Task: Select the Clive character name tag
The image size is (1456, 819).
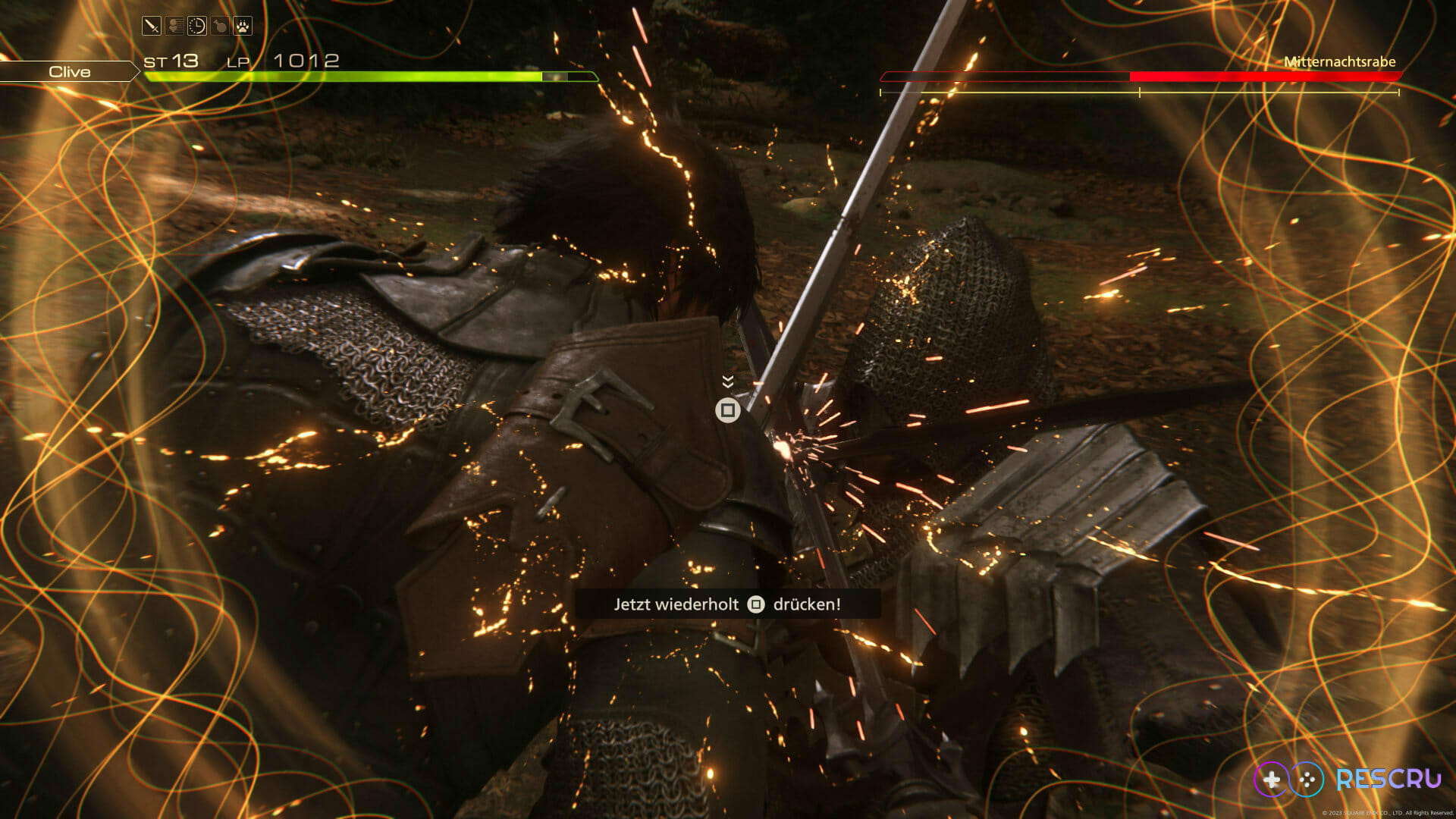Action: [x=69, y=71]
